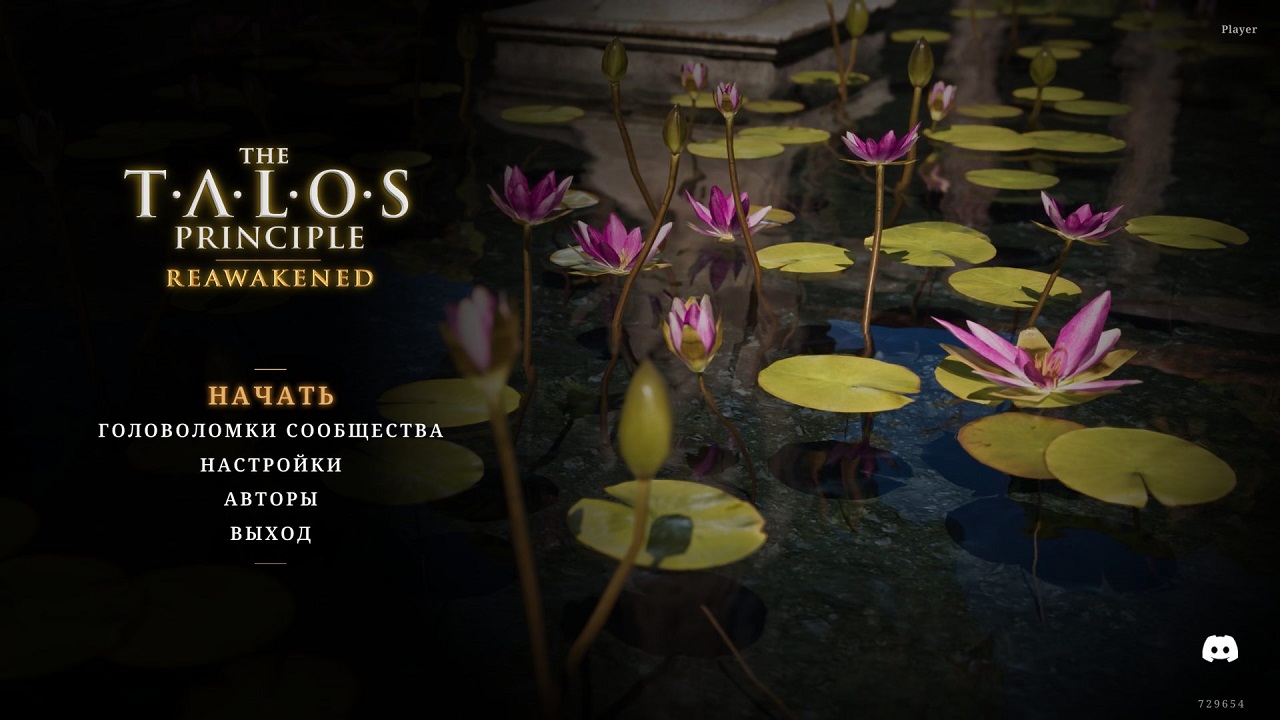The height and width of the screenshot is (720, 1280).
Task: Click the Player name in the top-right corner
Action: point(1240,29)
